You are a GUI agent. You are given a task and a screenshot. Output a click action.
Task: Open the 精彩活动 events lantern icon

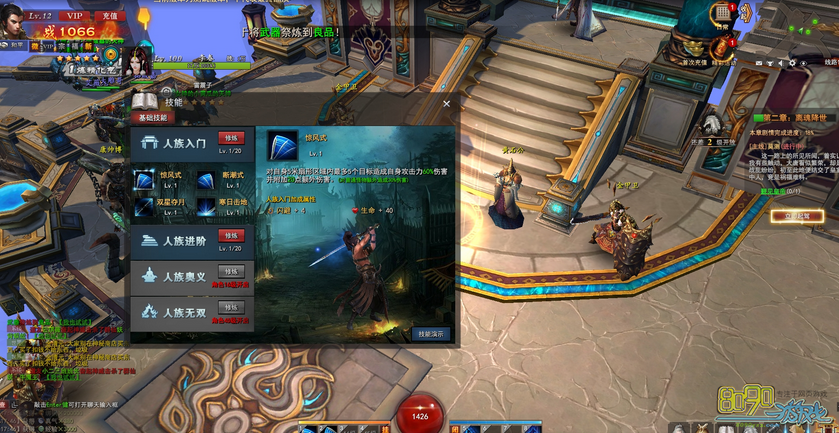pos(720,48)
